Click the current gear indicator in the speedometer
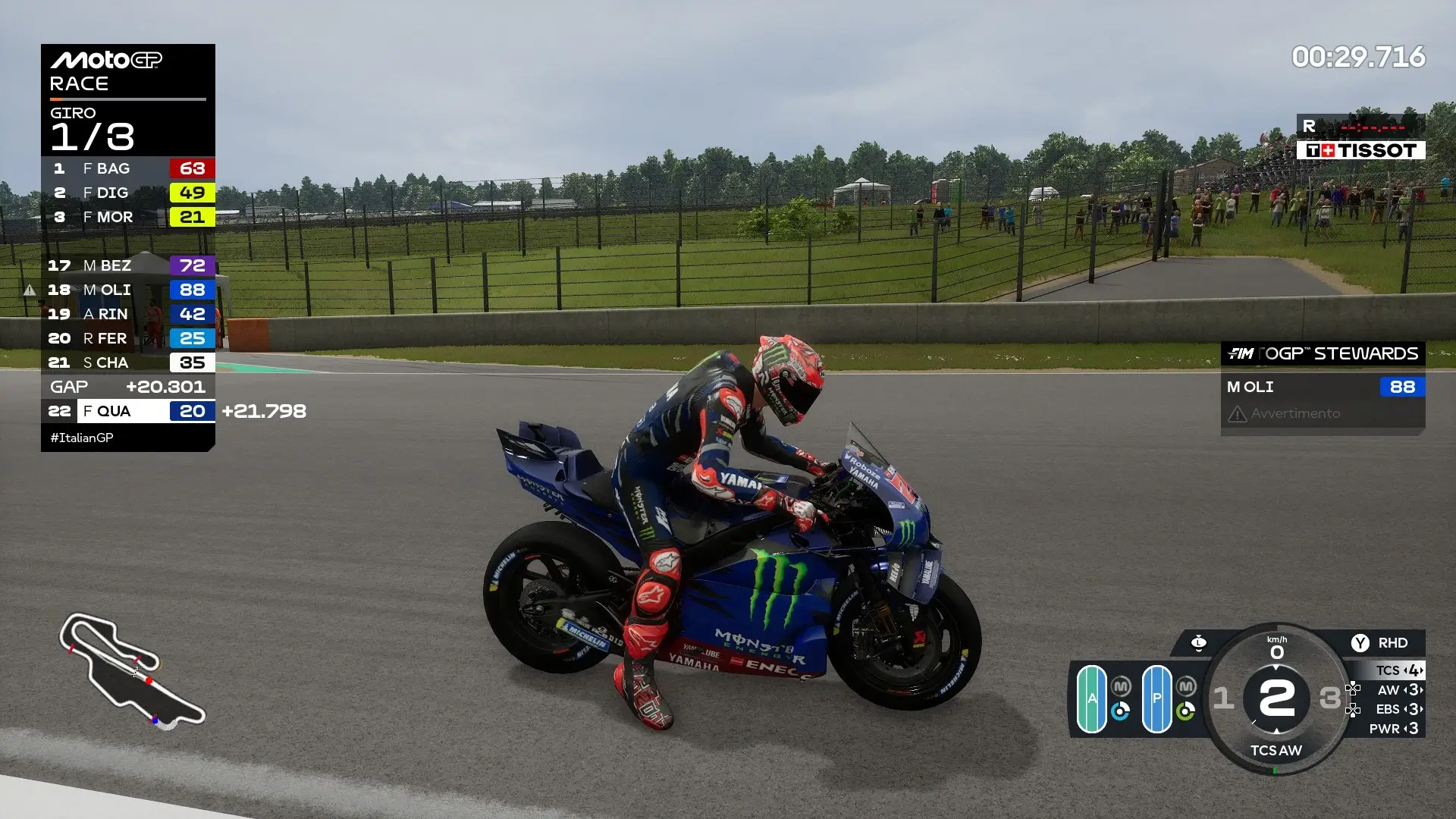Viewport: 1456px width, 819px height. 1276,698
